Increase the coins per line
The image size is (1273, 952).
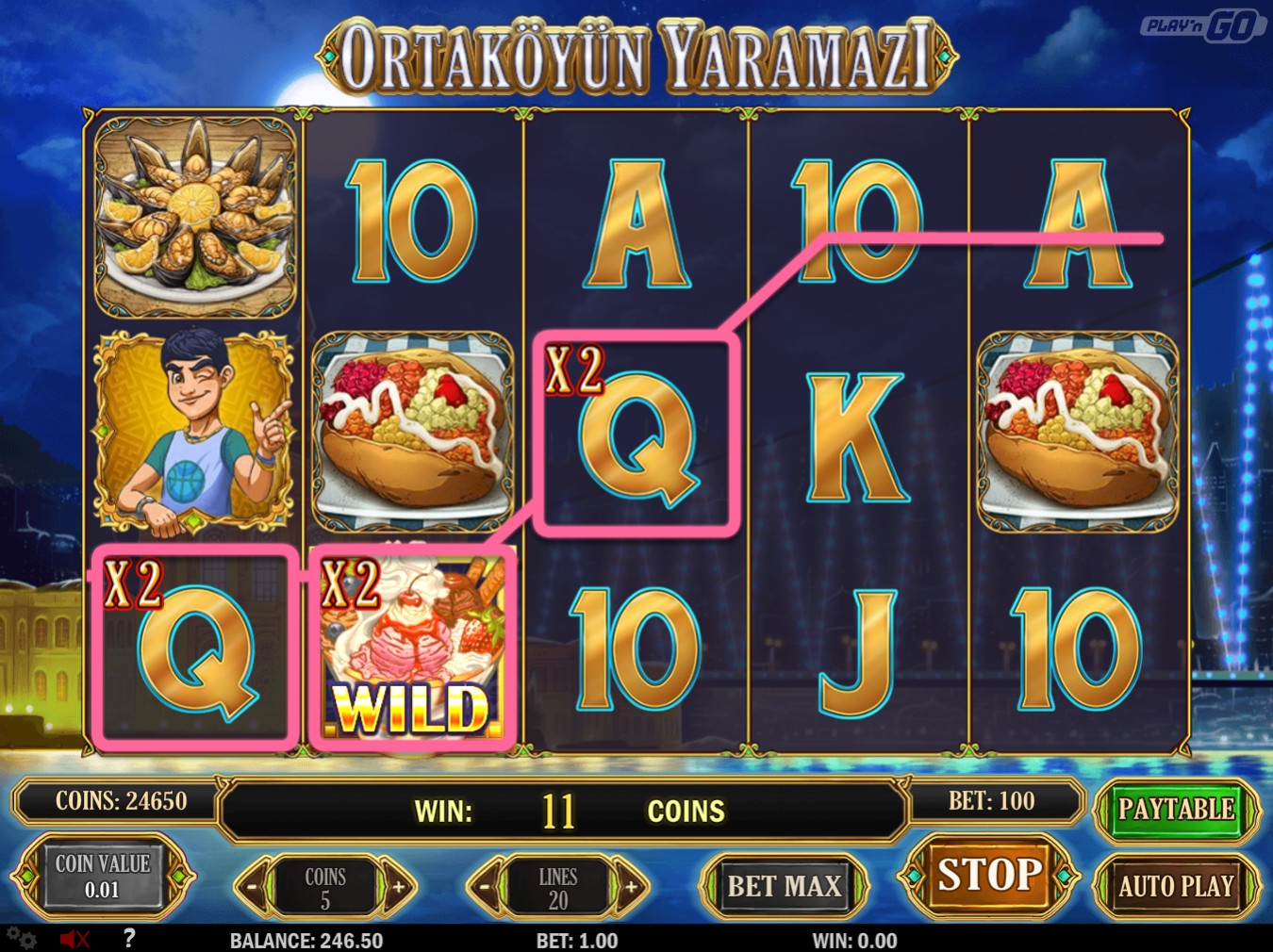click(x=399, y=887)
